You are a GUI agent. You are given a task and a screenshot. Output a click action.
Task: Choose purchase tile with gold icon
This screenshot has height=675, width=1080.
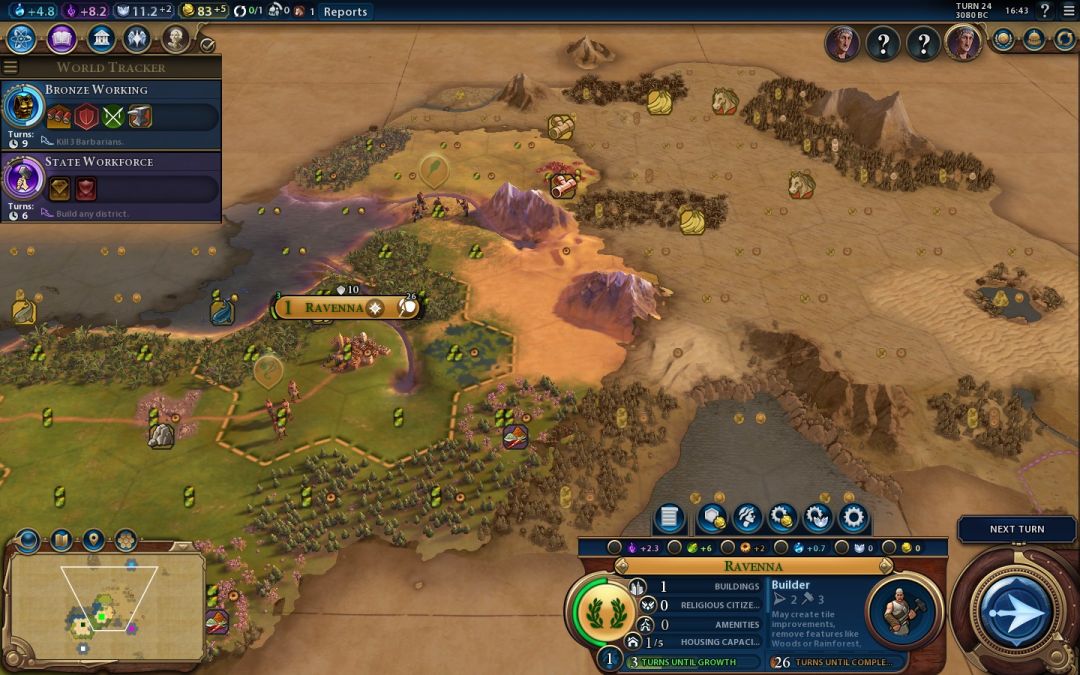click(x=713, y=518)
